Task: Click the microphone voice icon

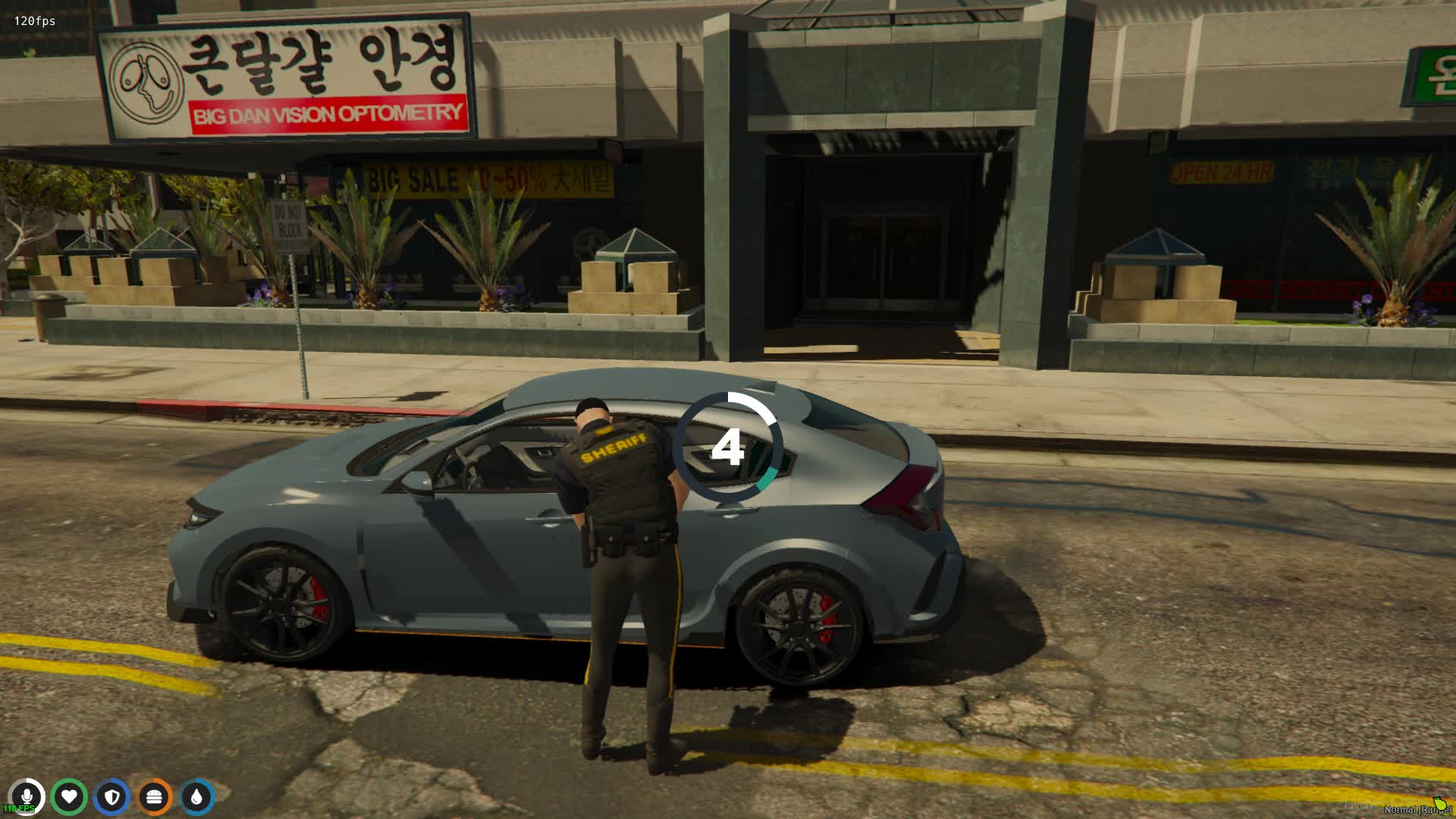Action: click(27, 797)
